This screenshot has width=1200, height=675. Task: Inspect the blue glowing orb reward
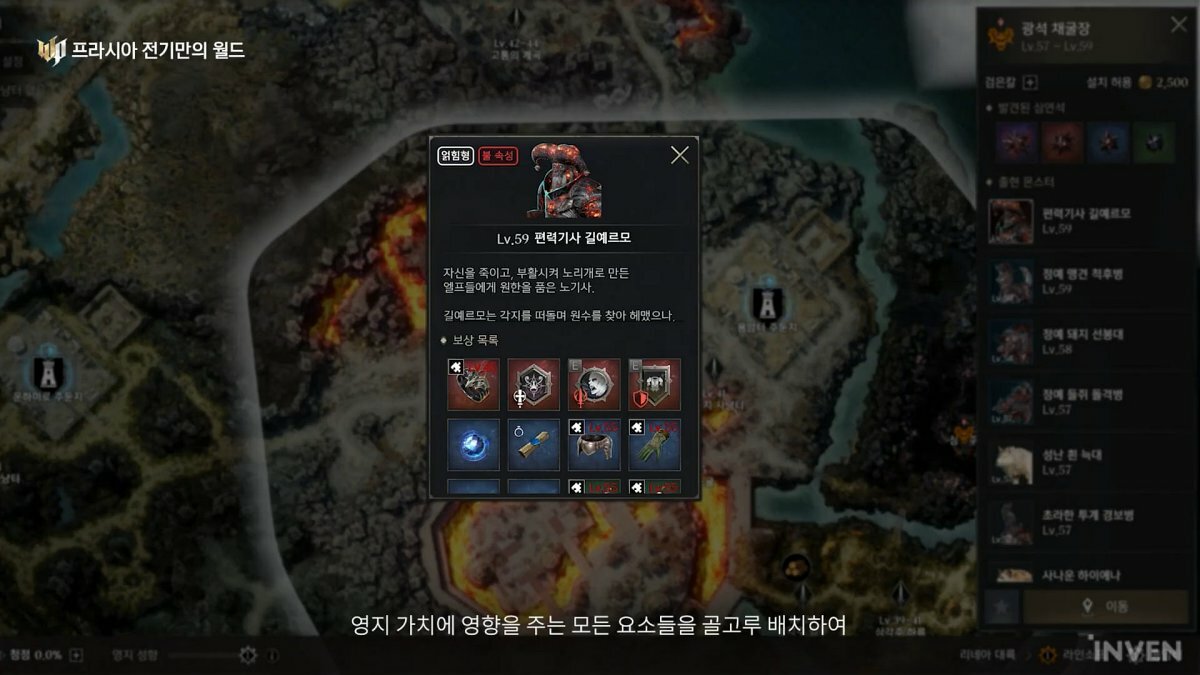pos(473,445)
